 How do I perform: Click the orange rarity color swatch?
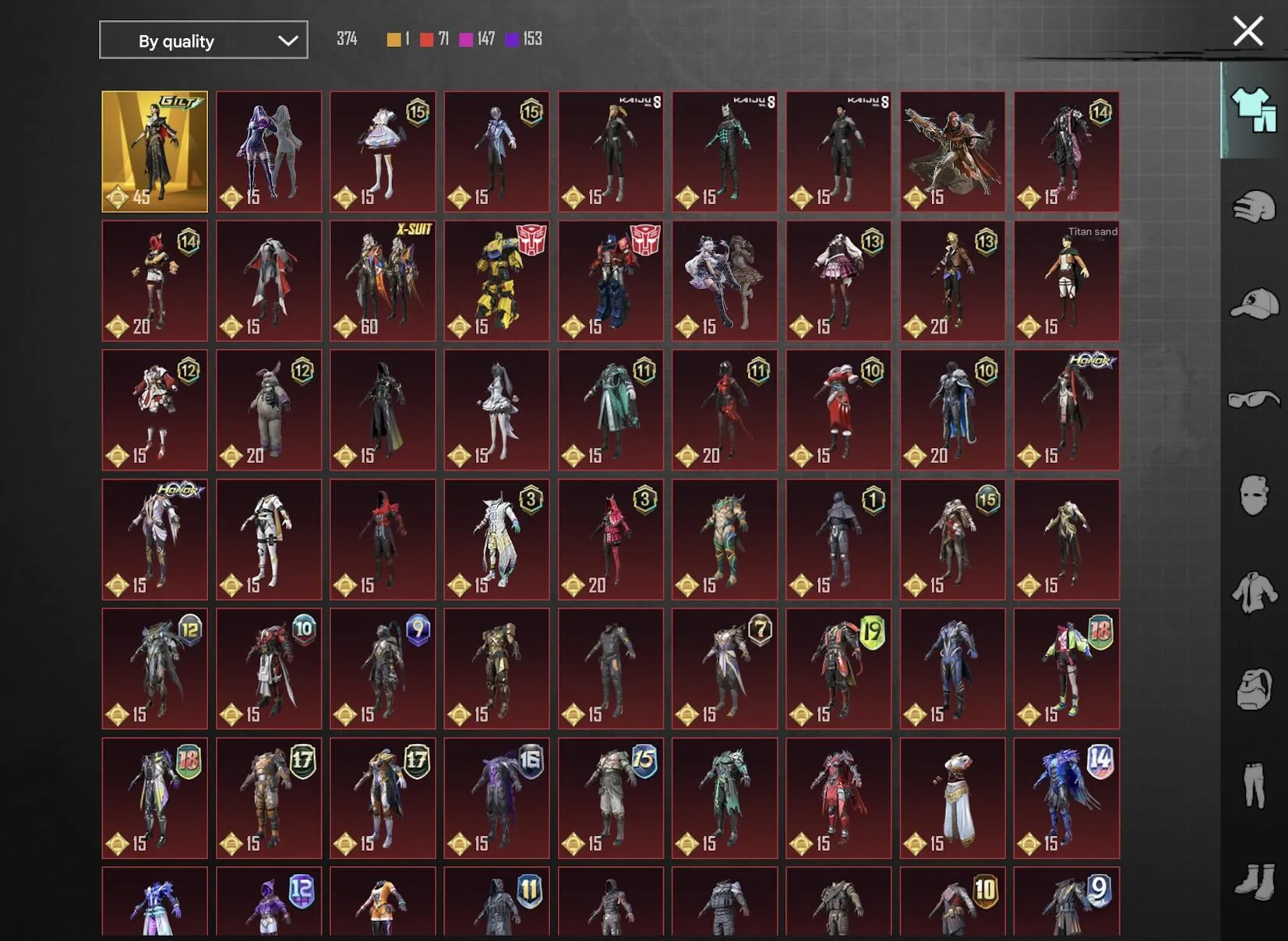[393, 38]
